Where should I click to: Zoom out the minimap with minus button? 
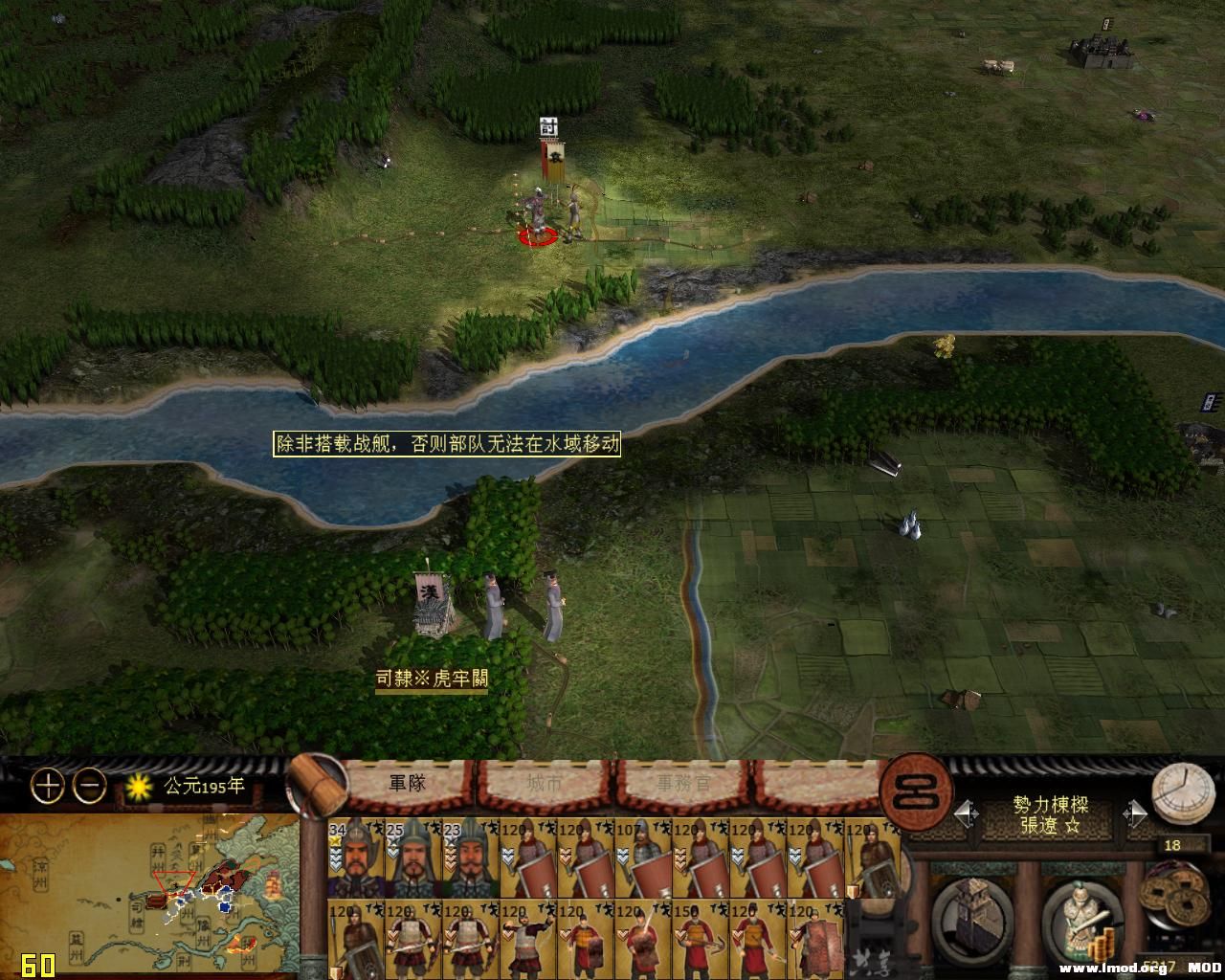tap(90, 787)
